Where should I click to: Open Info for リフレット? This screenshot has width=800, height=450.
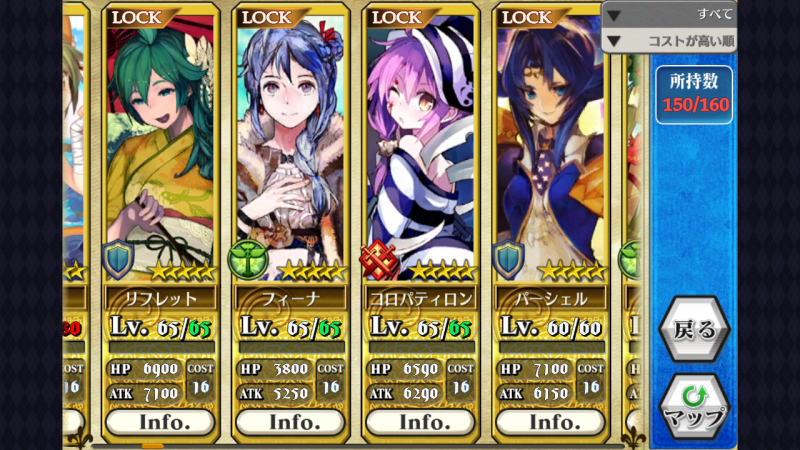[160, 421]
